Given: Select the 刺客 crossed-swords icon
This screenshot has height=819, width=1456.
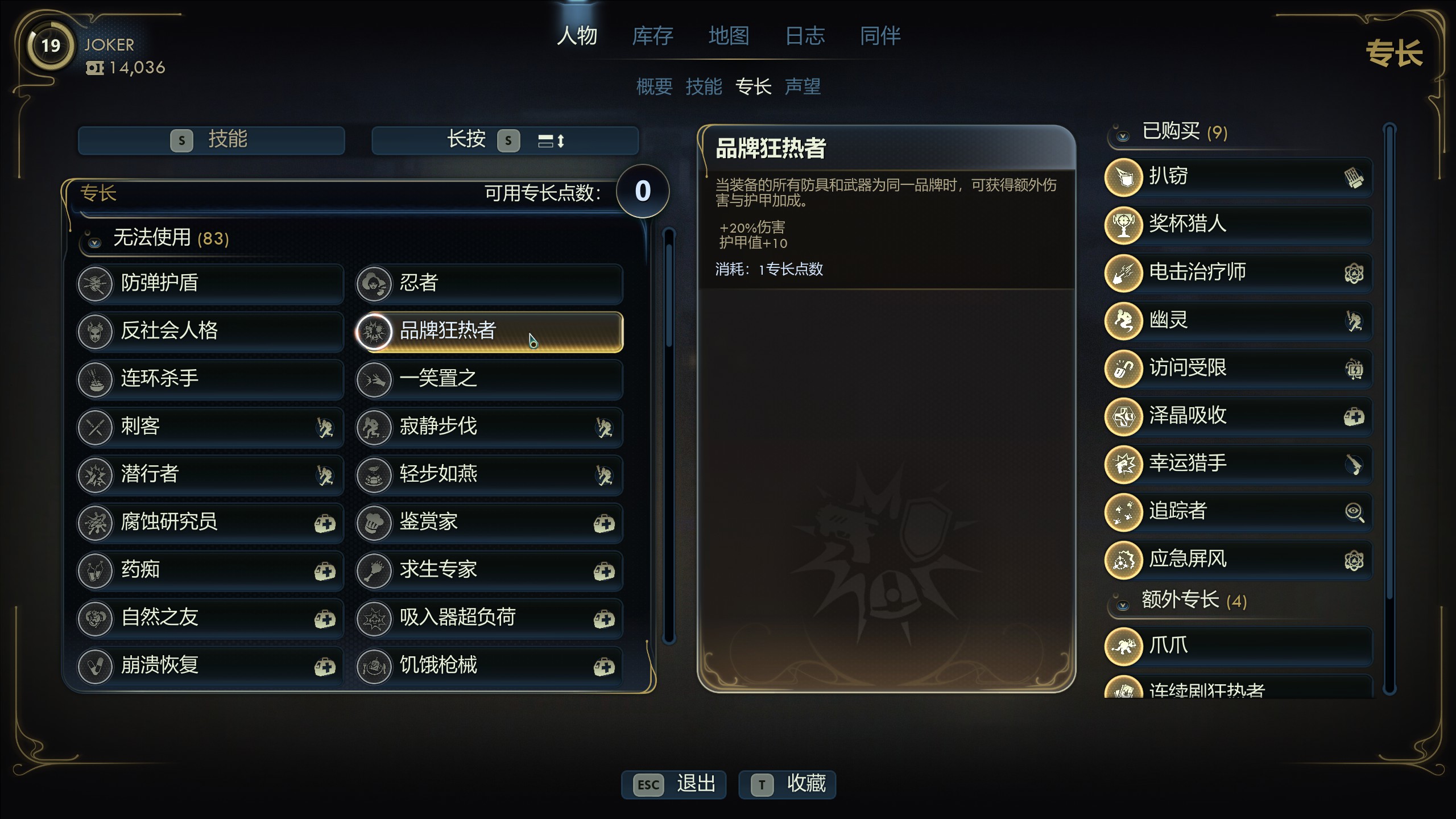Looking at the screenshot, I should [95, 427].
